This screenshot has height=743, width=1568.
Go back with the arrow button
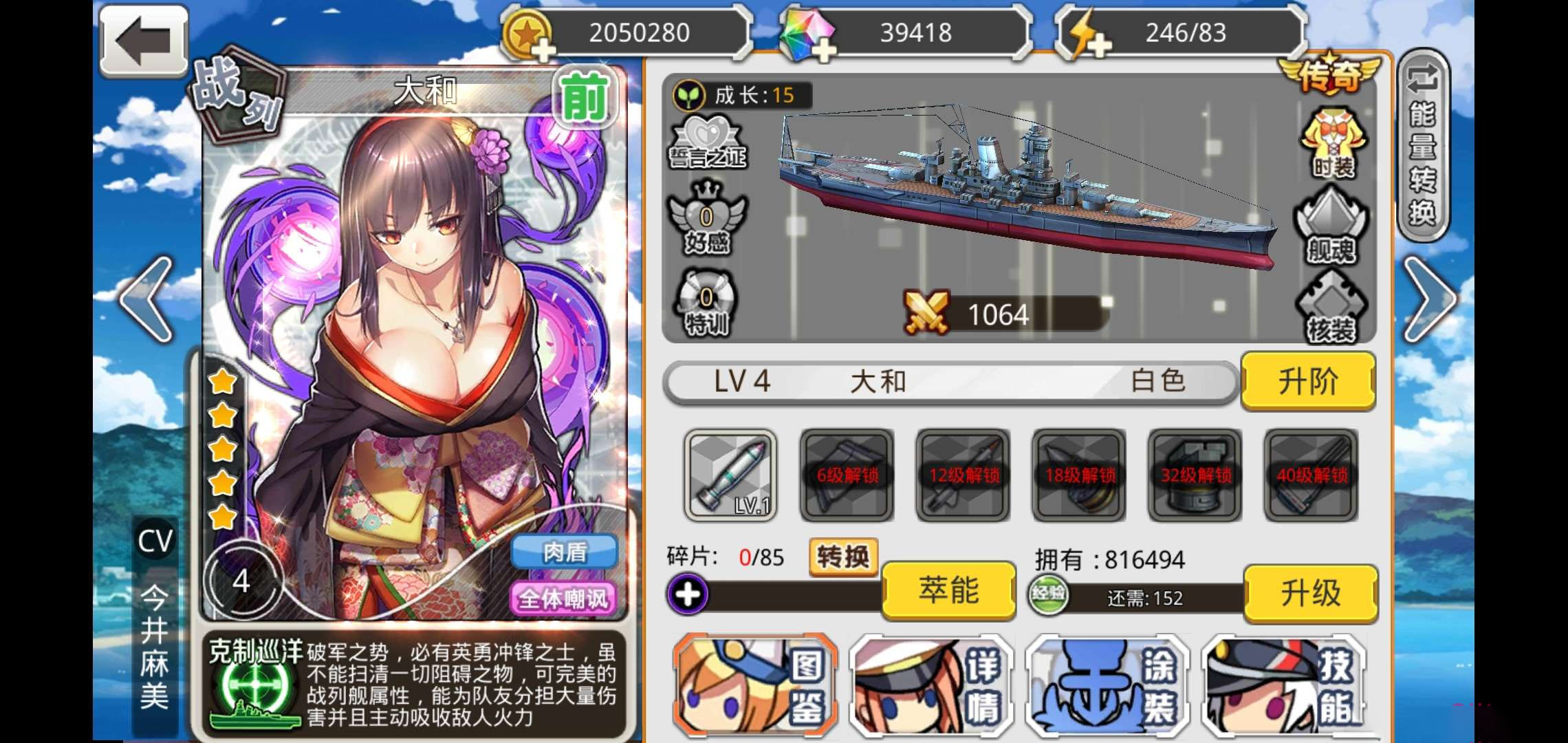144,41
